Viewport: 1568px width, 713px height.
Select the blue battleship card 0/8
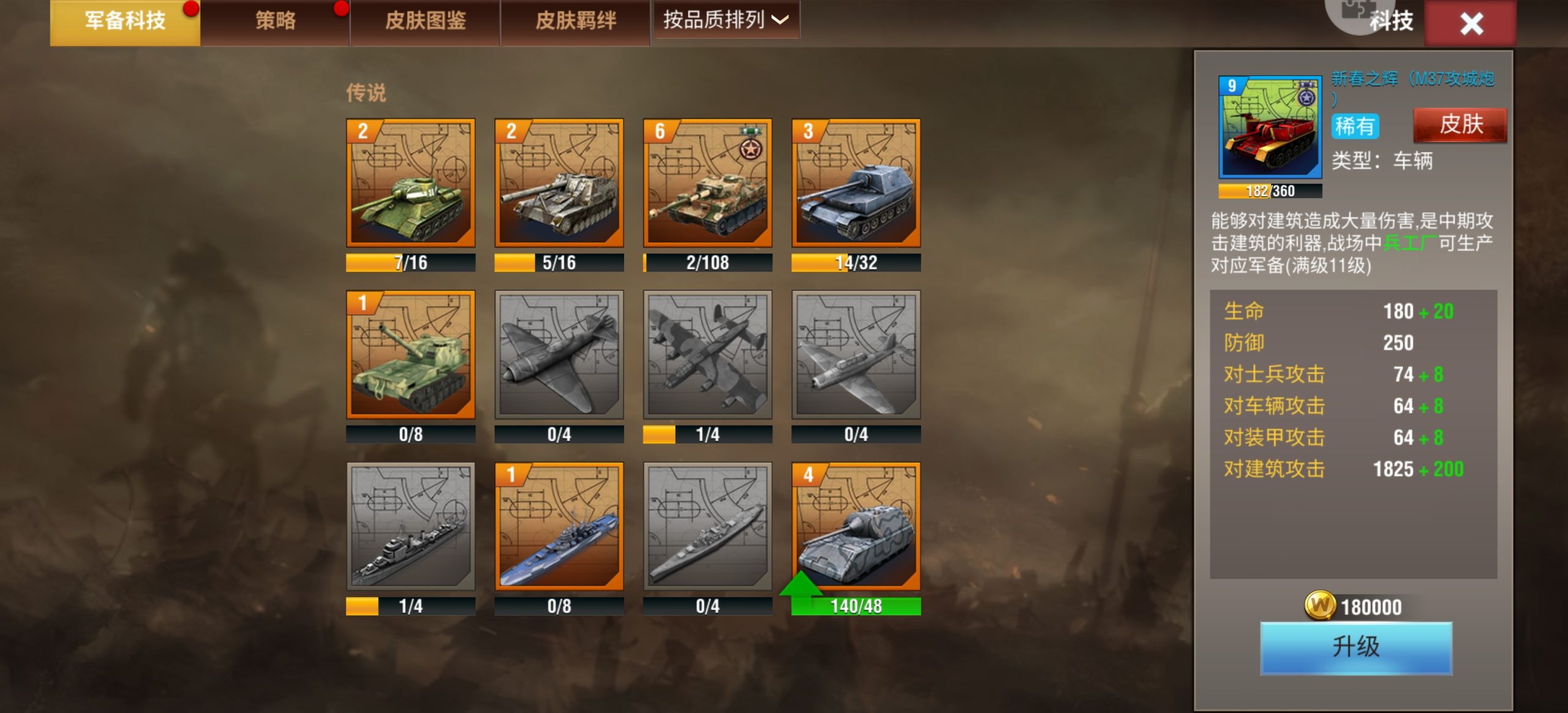pos(559,527)
